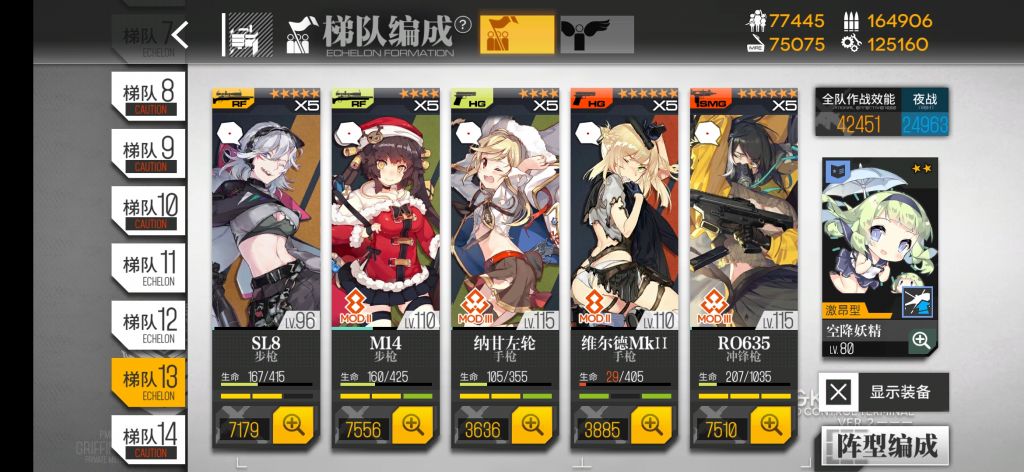Switch to the winged heavy echelon tab
The image size is (1024, 472).
click(x=596, y=35)
